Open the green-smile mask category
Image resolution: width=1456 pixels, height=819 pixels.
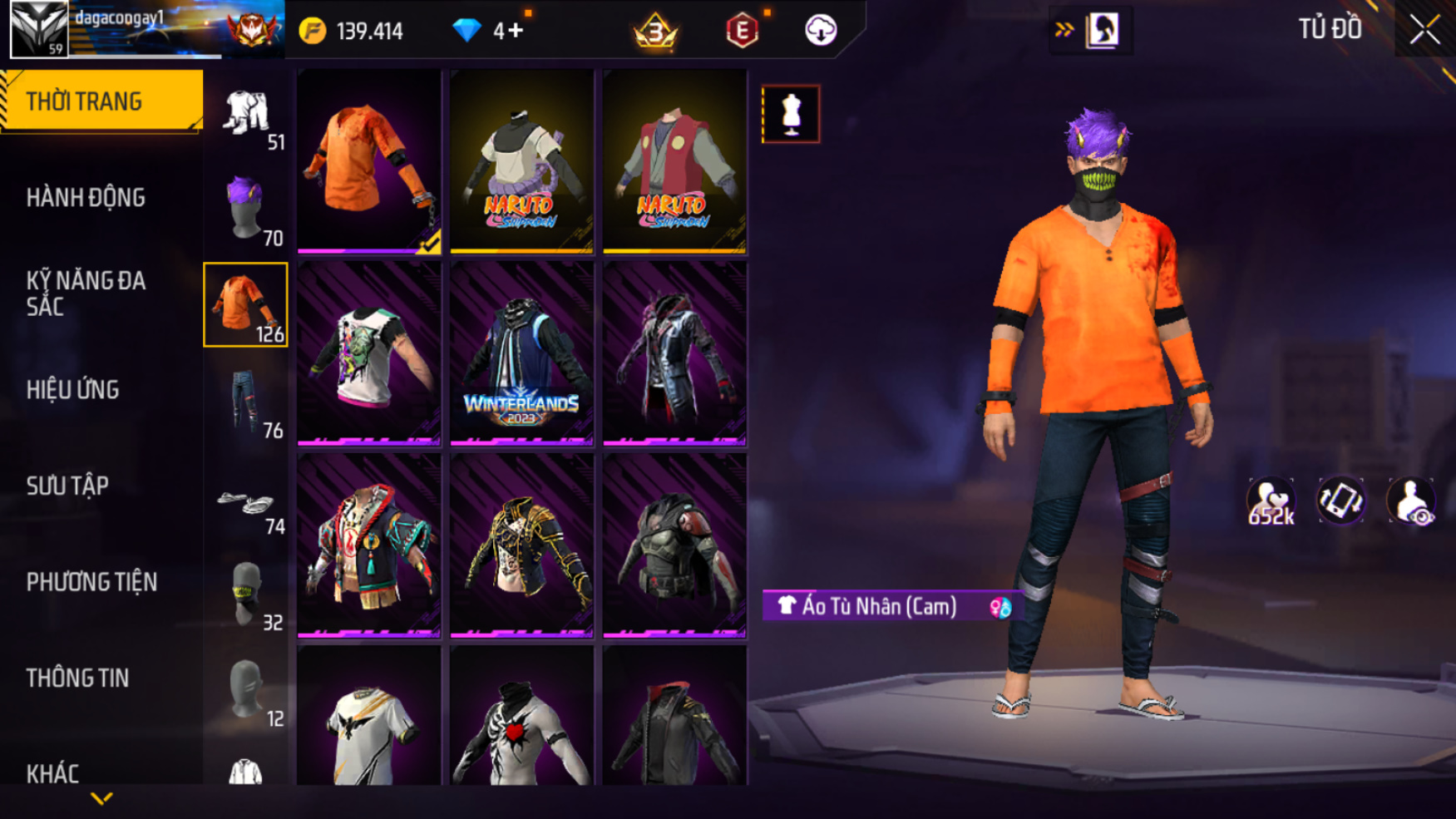(x=246, y=593)
